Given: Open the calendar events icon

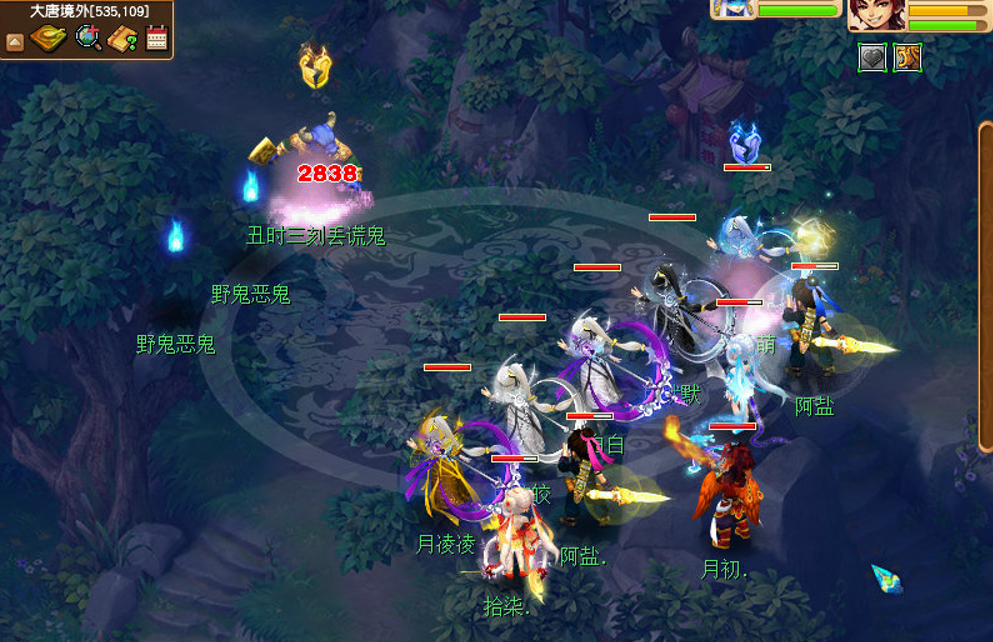Looking at the screenshot, I should pyautogui.click(x=156, y=39).
